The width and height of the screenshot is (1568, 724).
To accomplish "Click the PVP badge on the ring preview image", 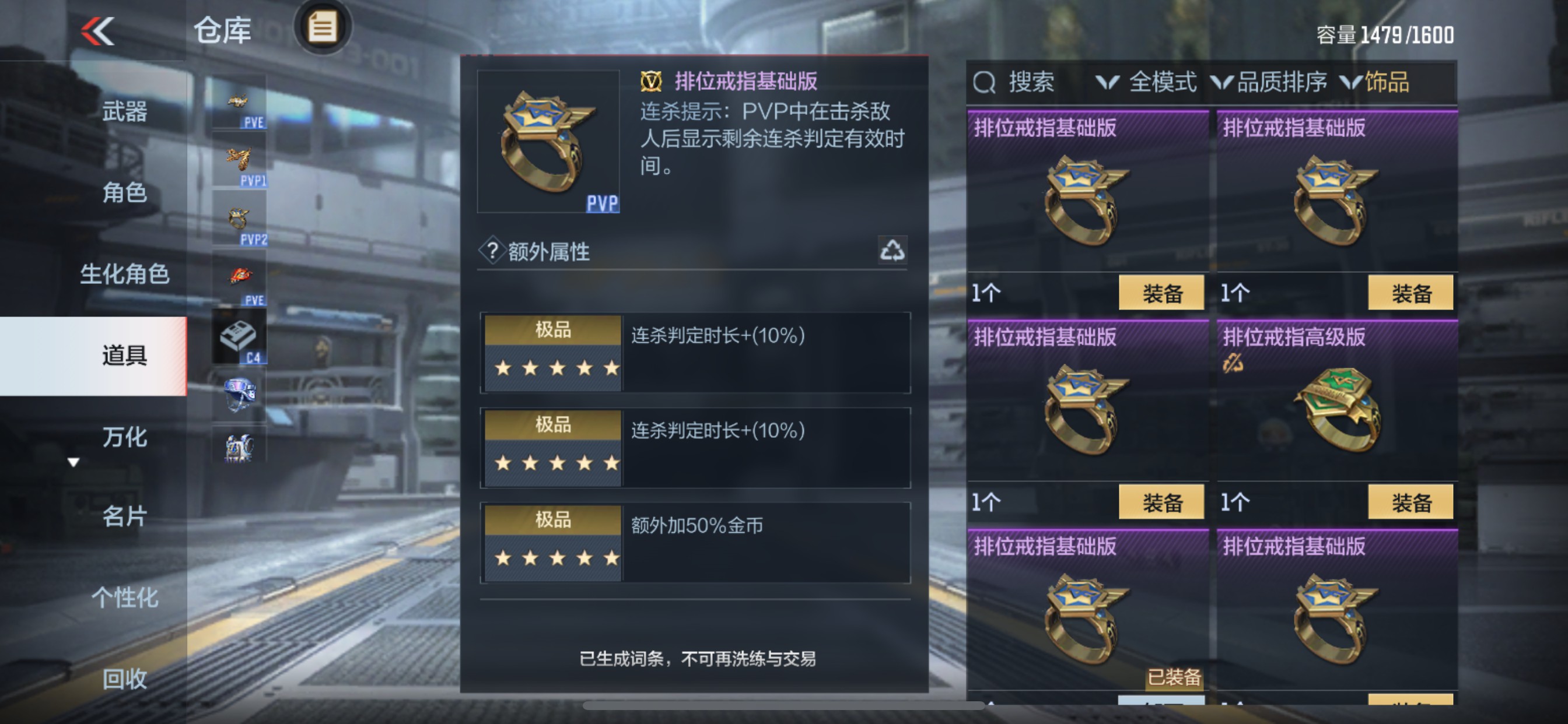I will [x=604, y=205].
